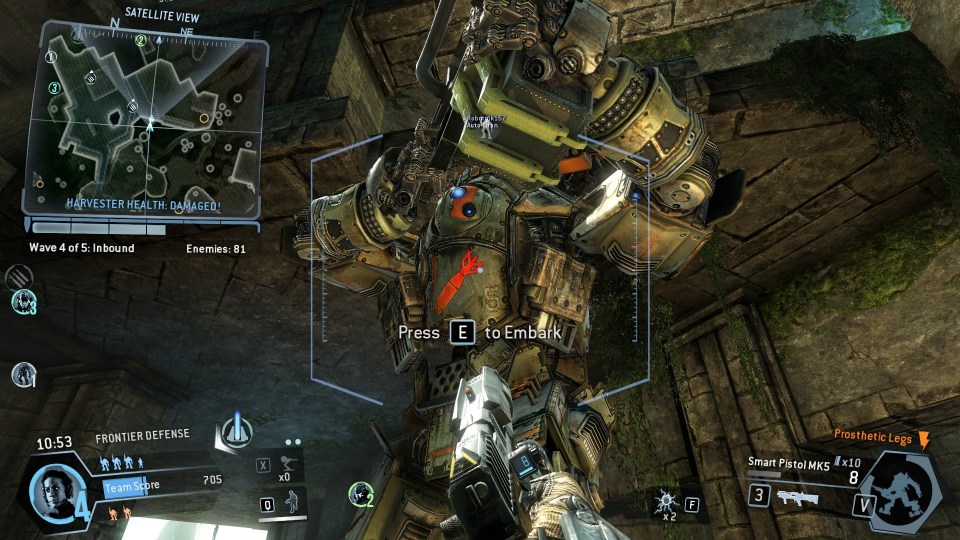Click the harvester rocket objective marker
Image resolution: width=960 pixels, height=540 pixels.
[236, 430]
